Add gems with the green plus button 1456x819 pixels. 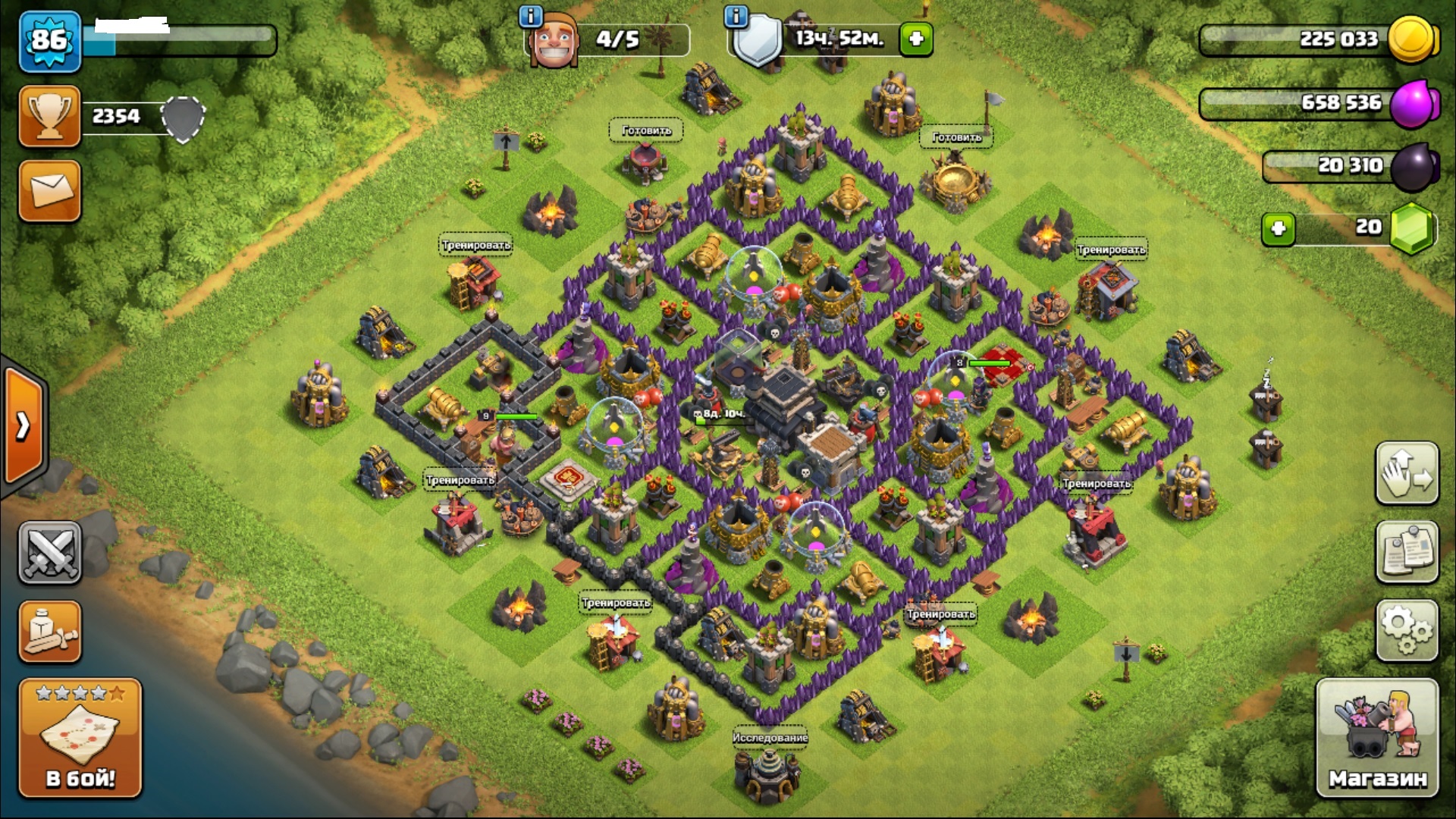point(1279,228)
